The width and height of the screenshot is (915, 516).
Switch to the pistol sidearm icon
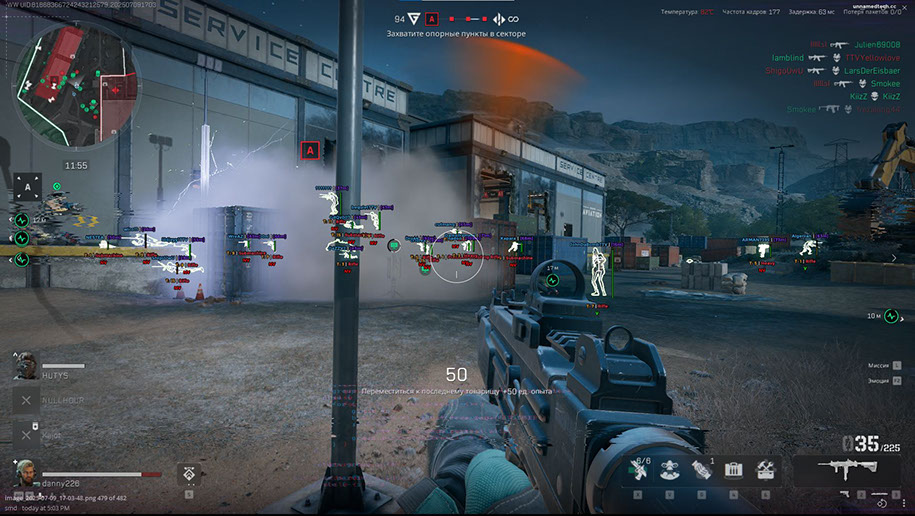point(845,494)
